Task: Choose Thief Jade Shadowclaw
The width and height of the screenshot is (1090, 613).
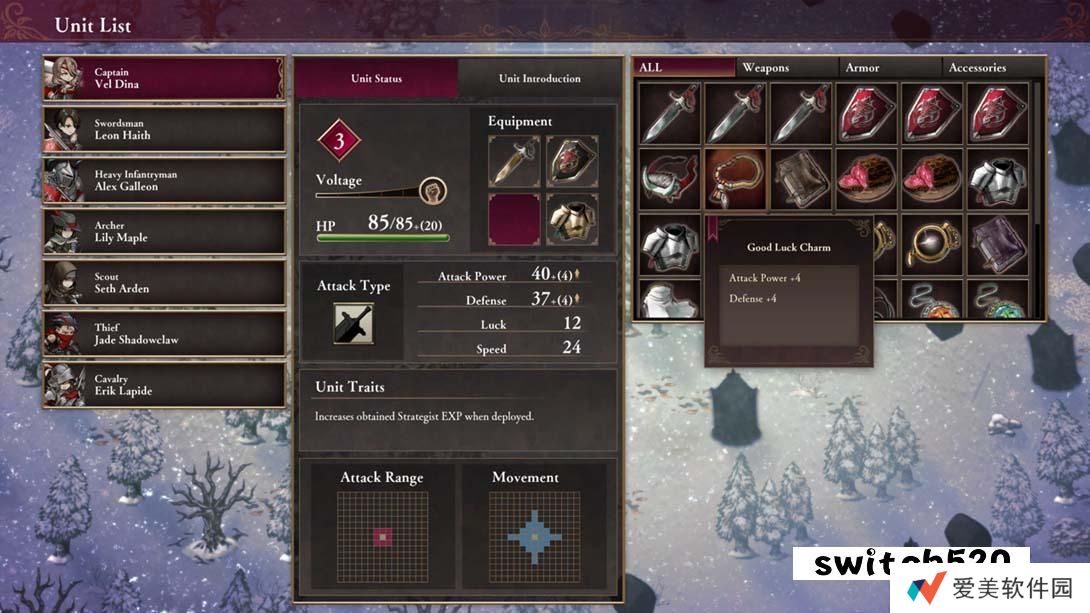Action: point(163,334)
